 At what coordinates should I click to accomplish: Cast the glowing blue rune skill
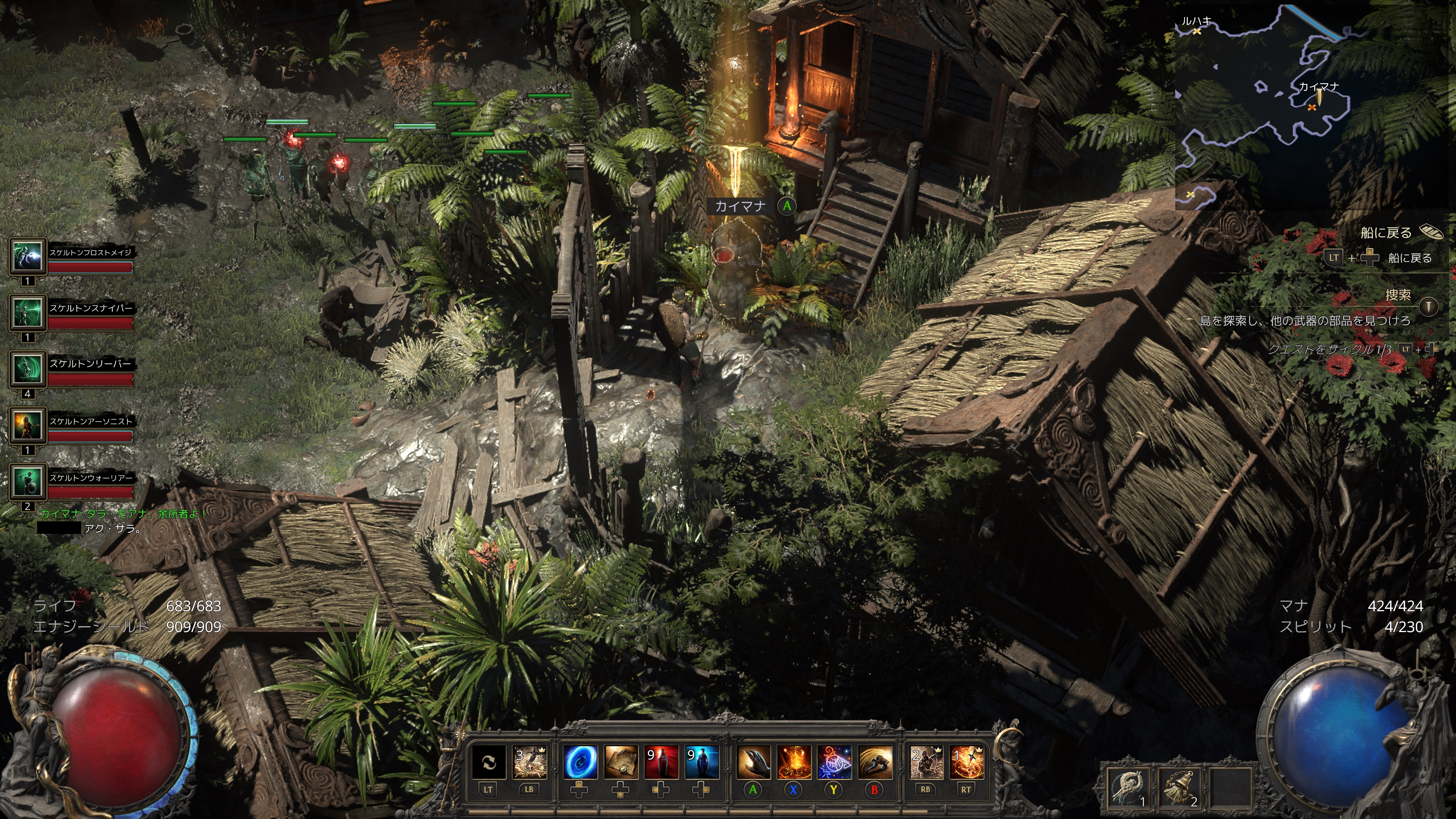point(834,762)
